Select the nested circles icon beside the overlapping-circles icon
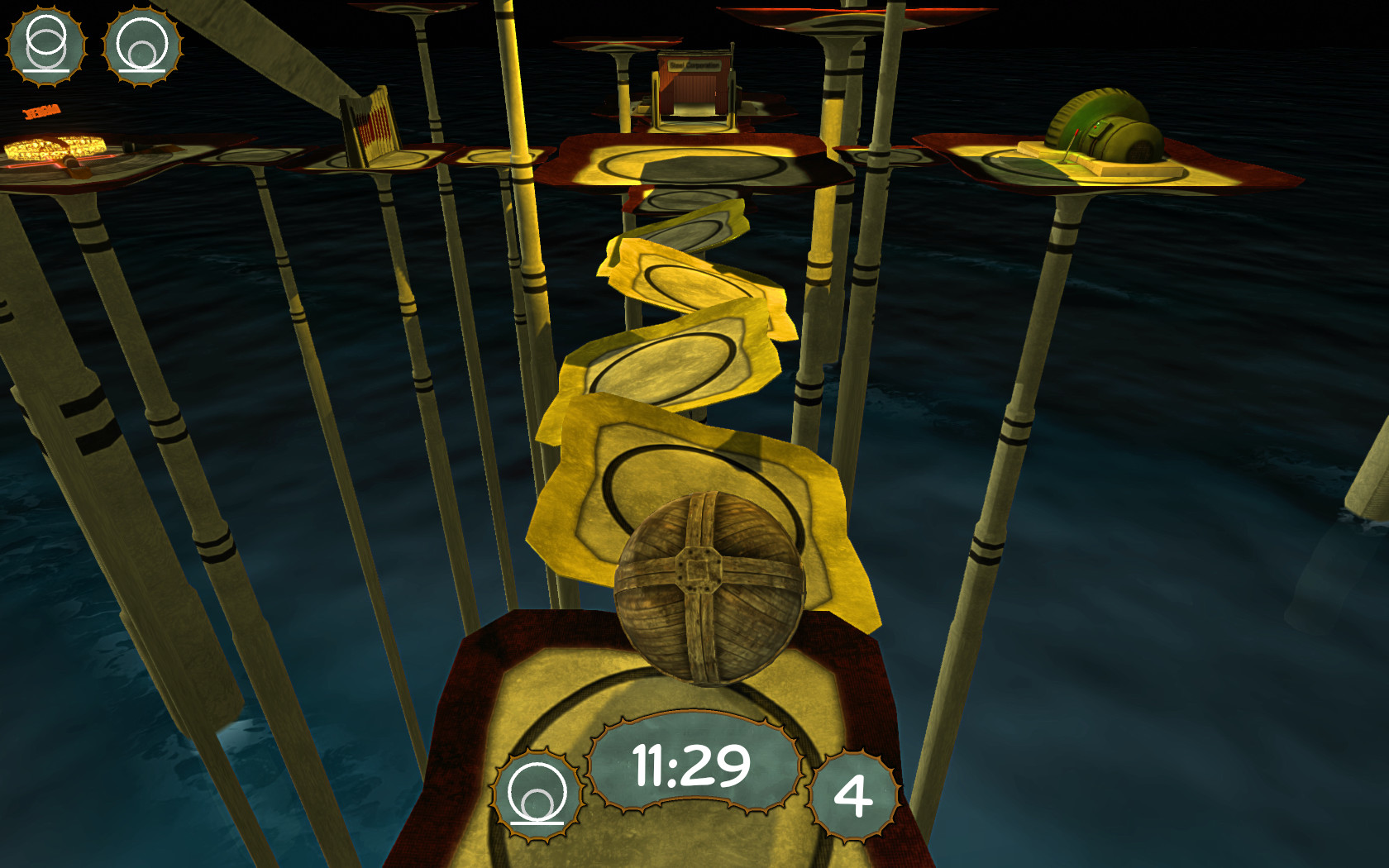 click(143, 45)
